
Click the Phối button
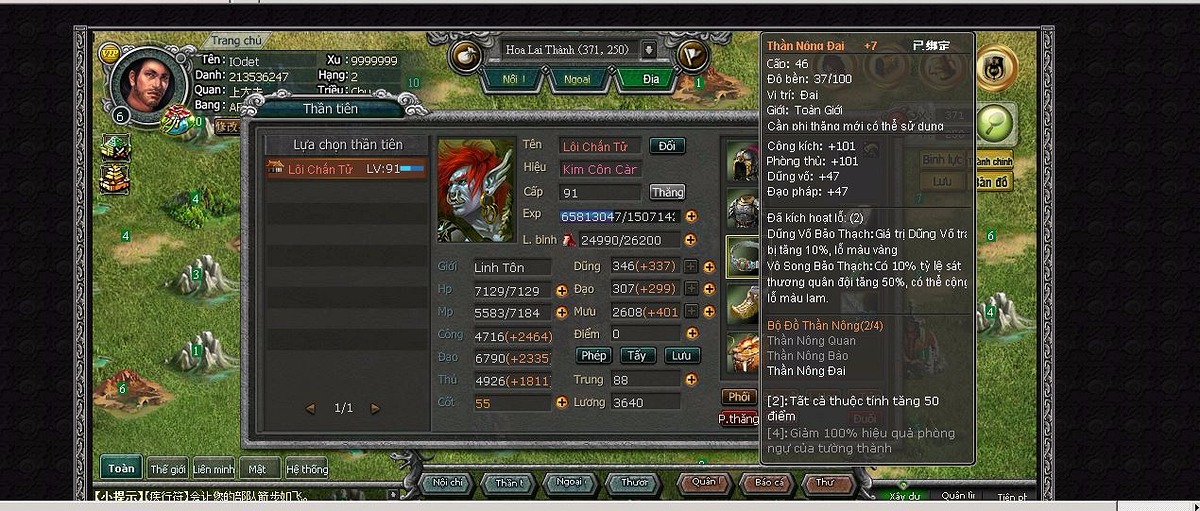pyautogui.click(x=739, y=397)
